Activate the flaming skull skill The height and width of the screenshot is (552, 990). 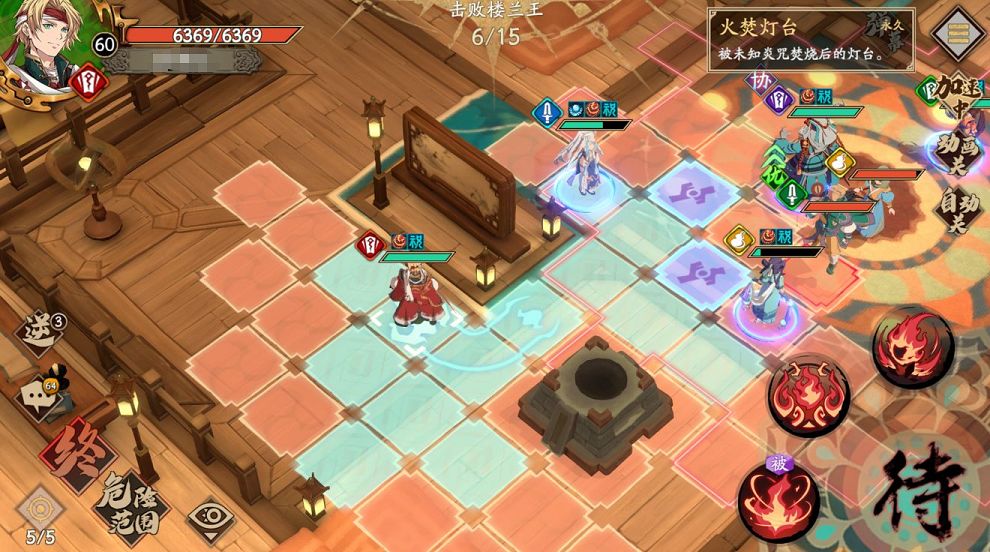click(911, 345)
